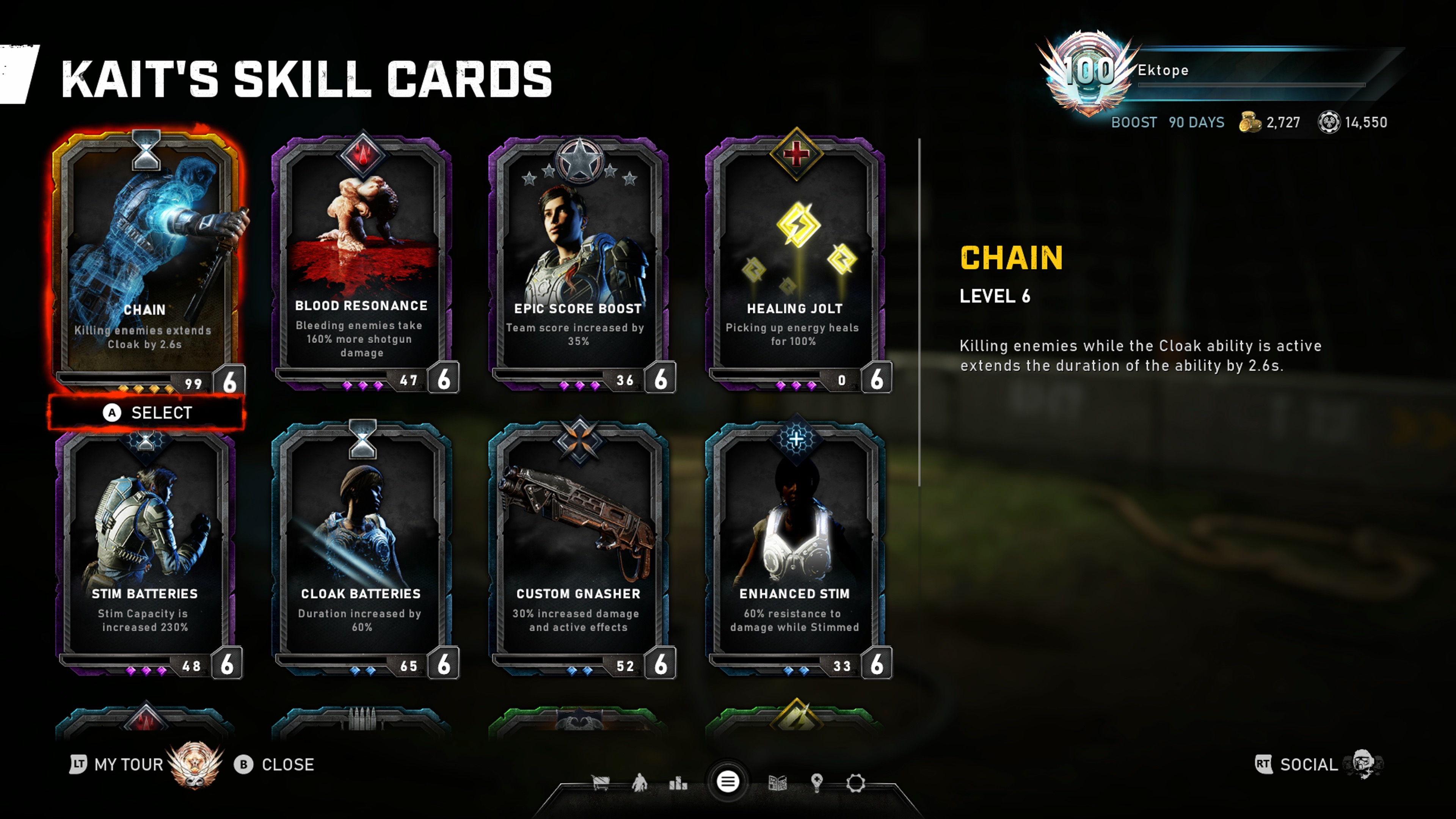
Task: Confirm with the Select button under Chain
Action: 147,413
